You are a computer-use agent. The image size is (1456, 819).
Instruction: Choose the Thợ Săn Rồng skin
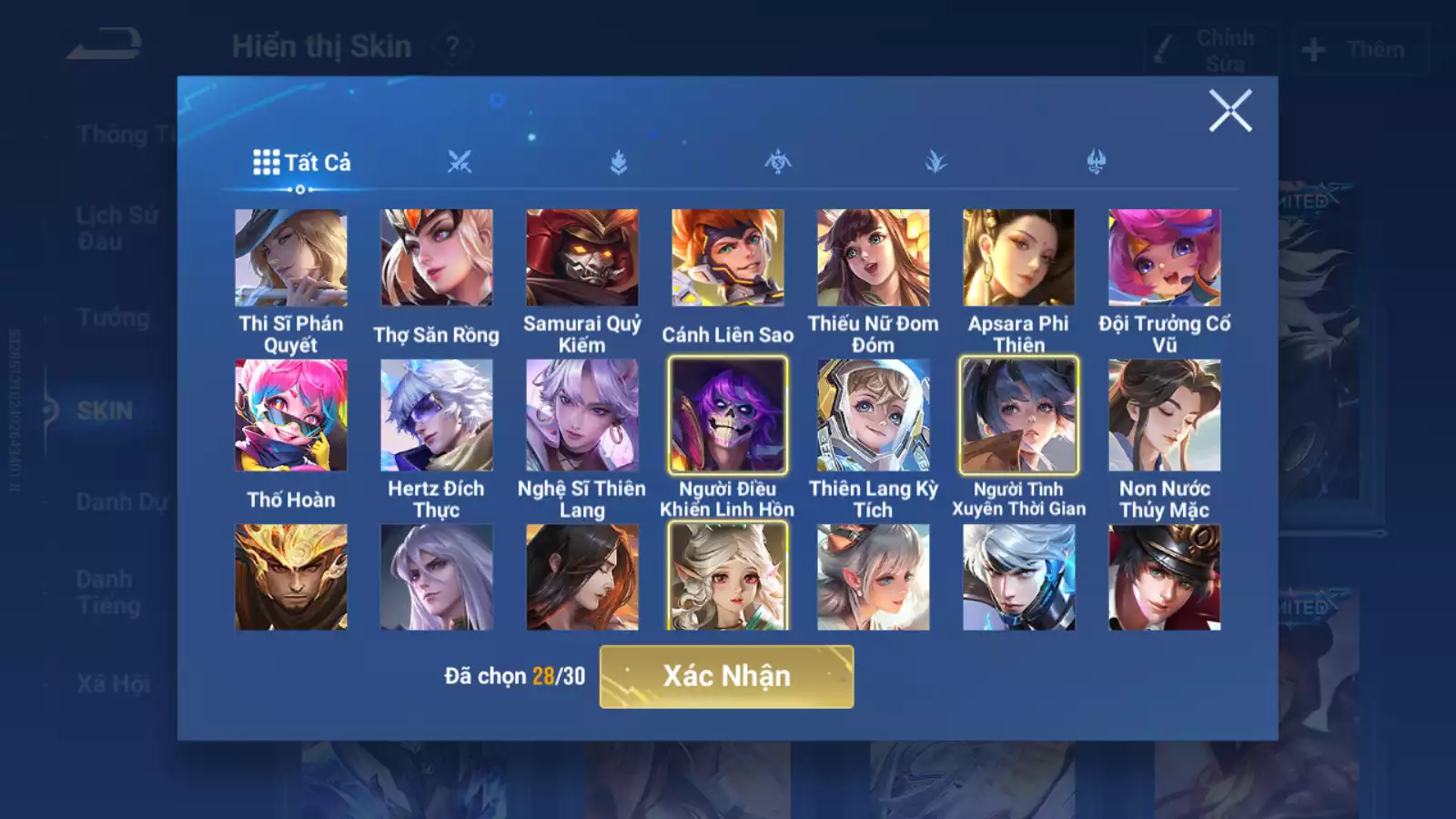point(437,258)
